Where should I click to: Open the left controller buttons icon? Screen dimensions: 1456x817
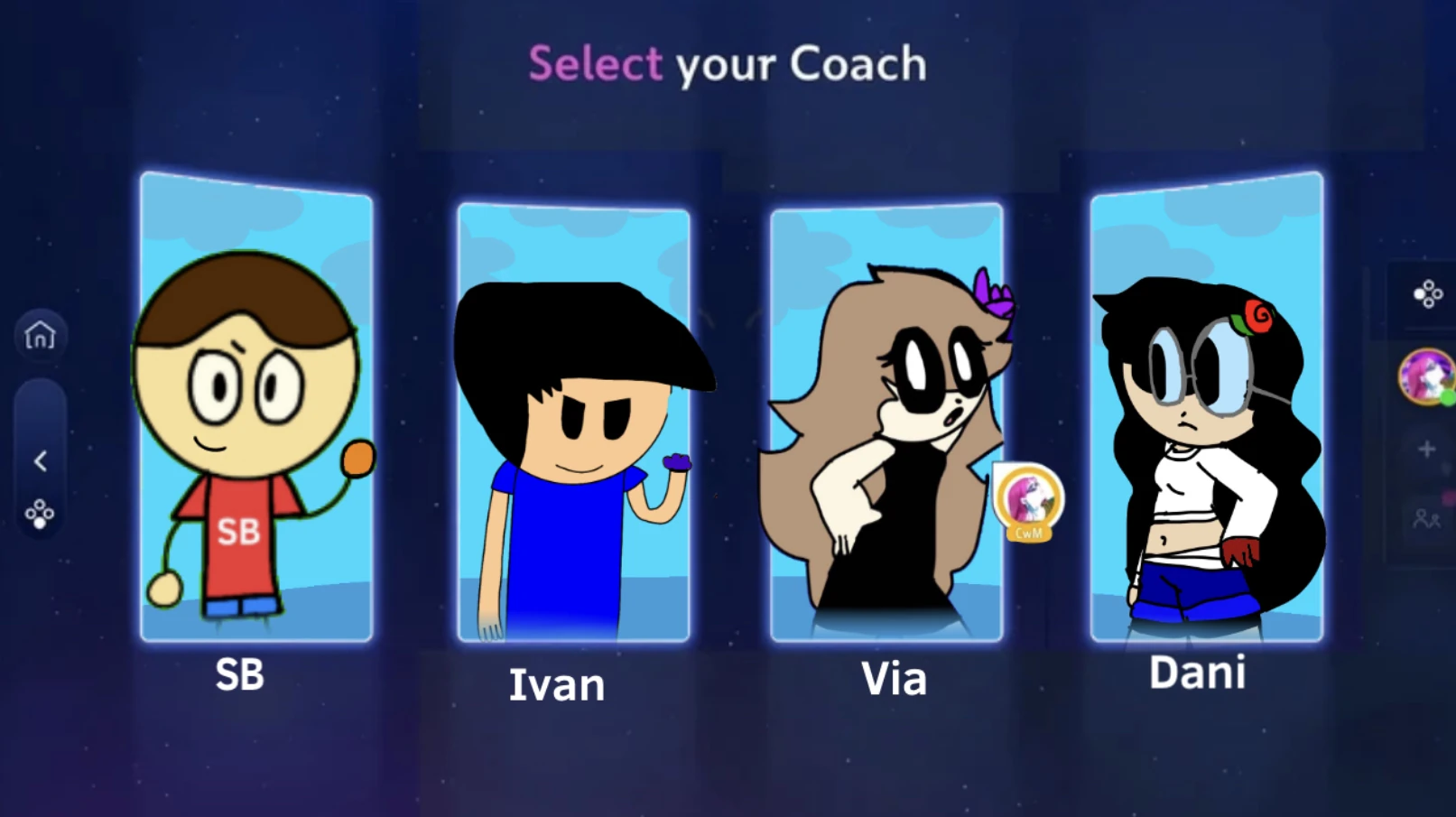point(40,515)
